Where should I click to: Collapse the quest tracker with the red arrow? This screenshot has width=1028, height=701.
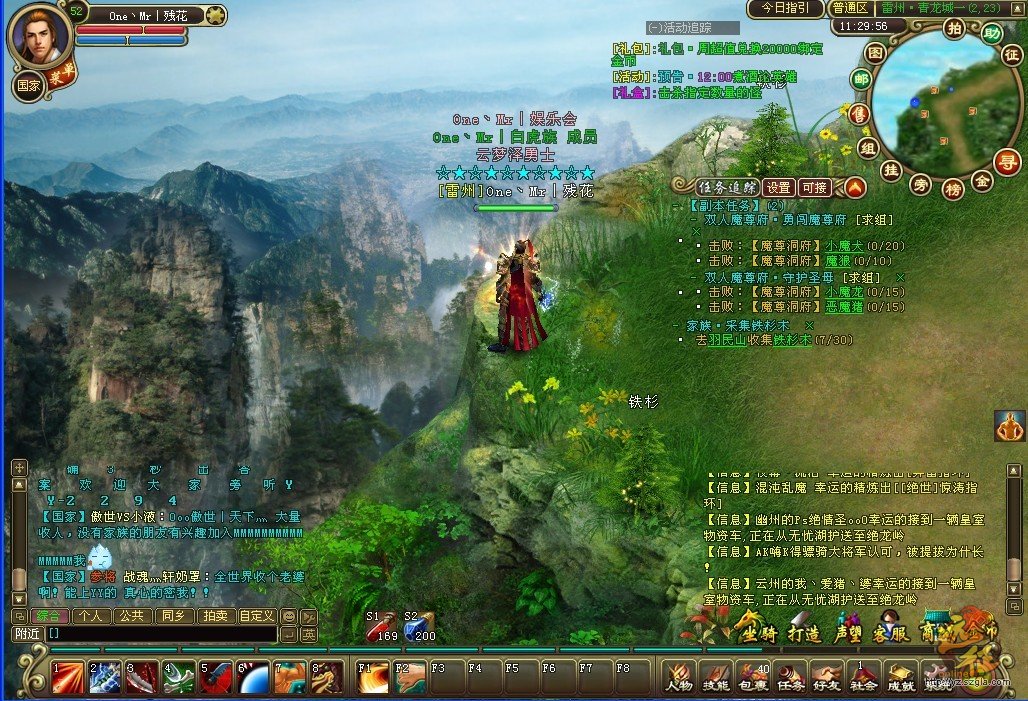click(x=853, y=187)
